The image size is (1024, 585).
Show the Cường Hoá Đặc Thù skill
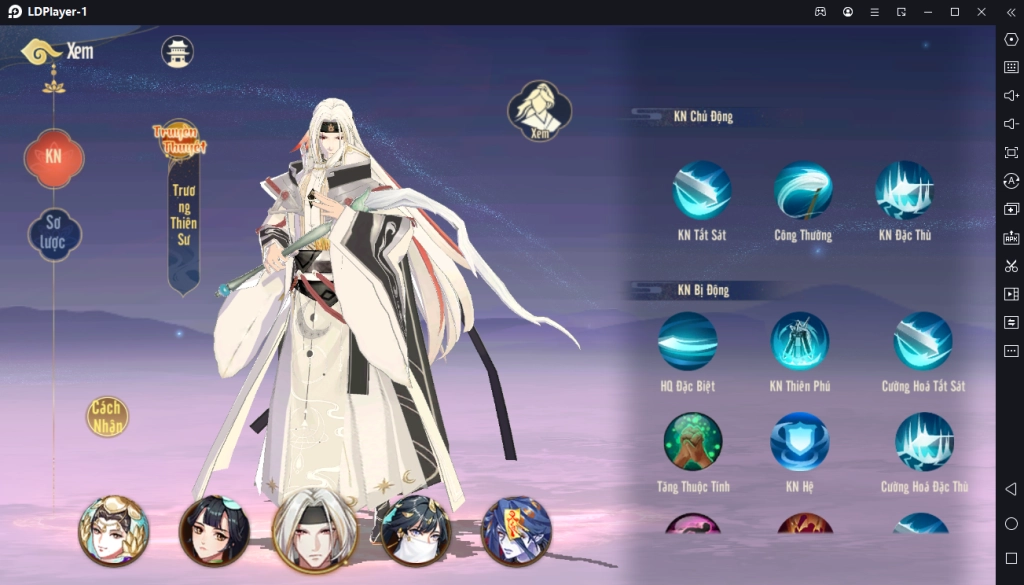click(x=924, y=441)
